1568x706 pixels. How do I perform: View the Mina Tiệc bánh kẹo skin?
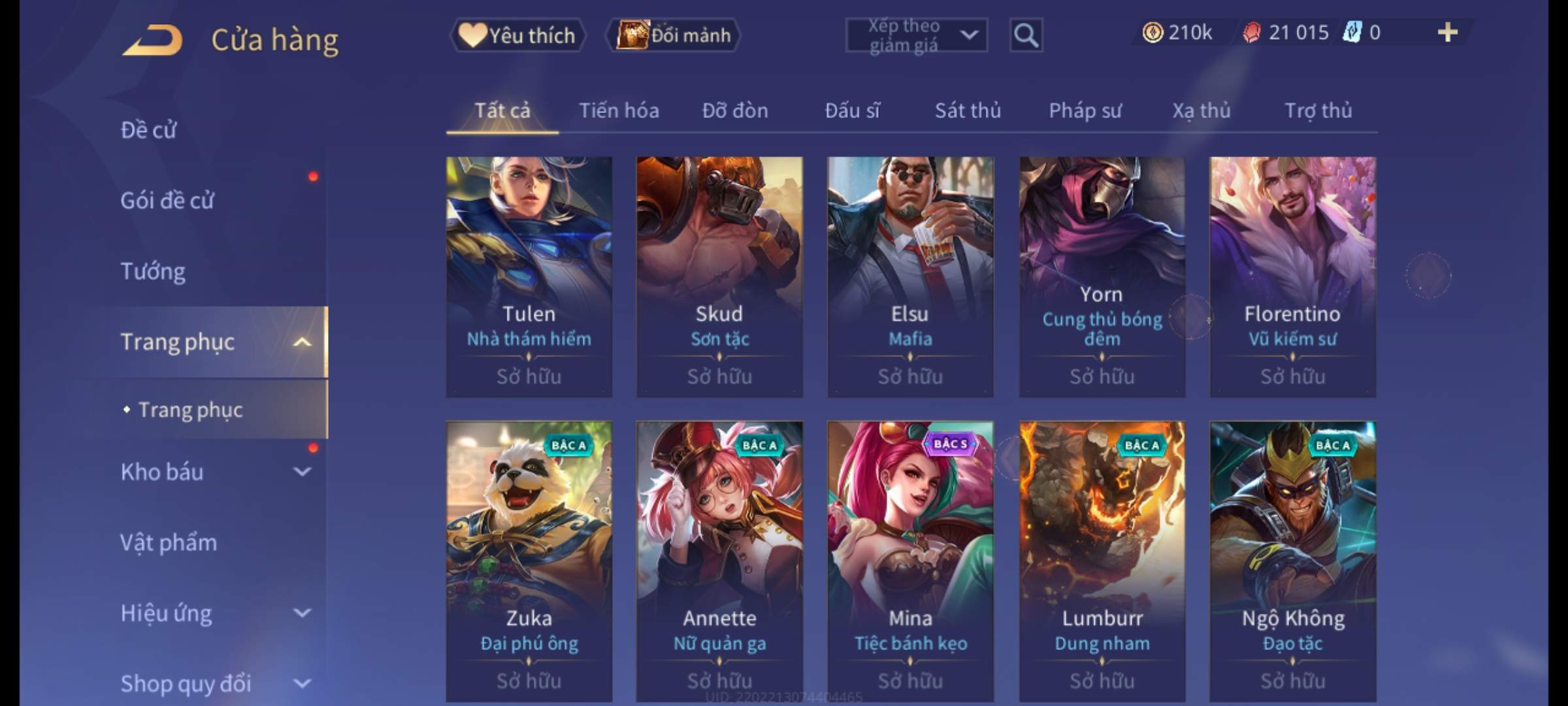click(910, 561)
